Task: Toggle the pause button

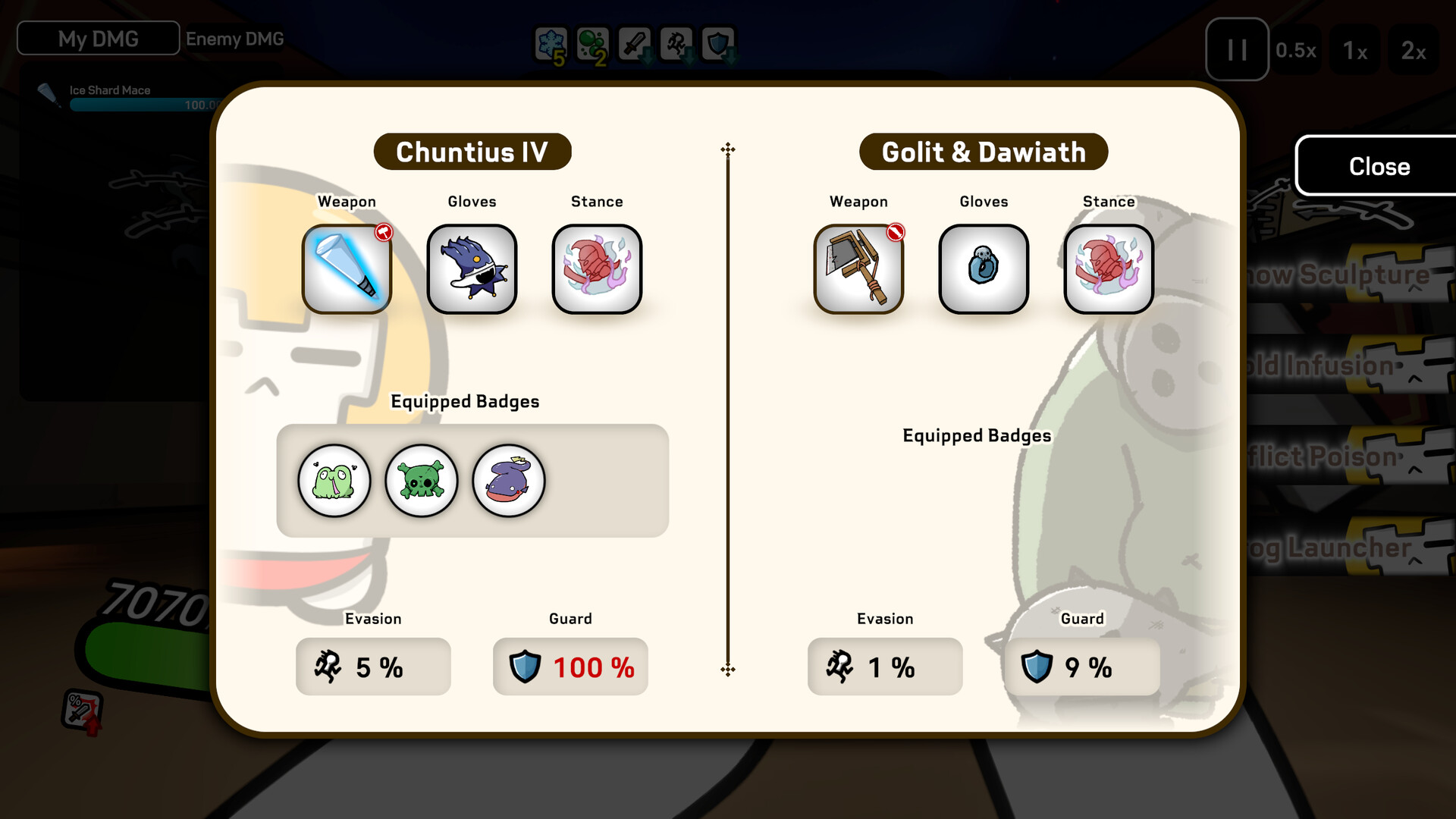Action: click(1236, 50)
